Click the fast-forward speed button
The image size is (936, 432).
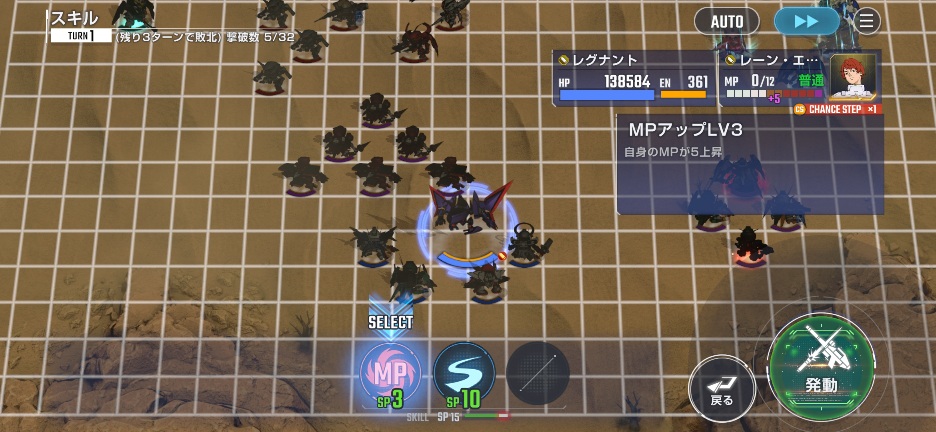(x=806, y=20)
